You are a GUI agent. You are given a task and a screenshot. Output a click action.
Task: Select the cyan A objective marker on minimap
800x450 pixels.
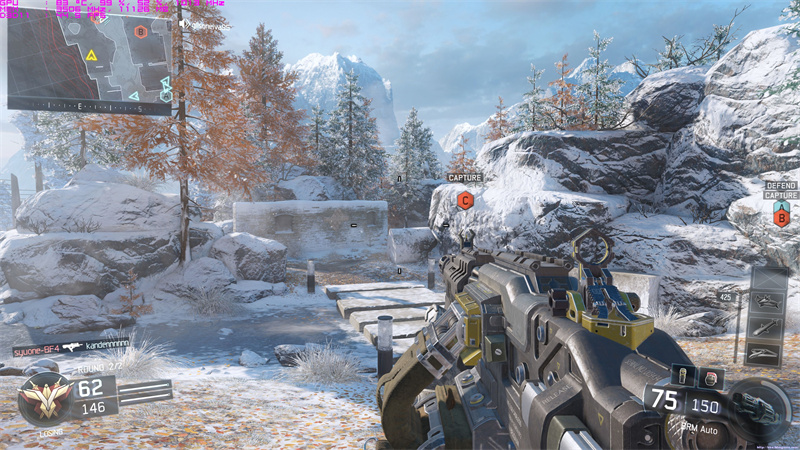pos(166,96)
